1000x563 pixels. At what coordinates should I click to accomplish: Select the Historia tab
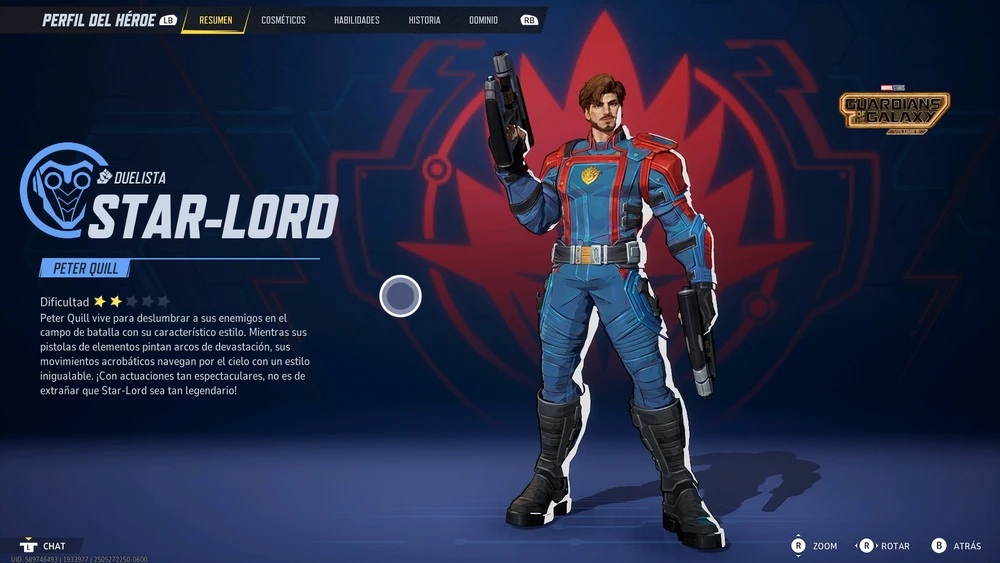point(424,20)
